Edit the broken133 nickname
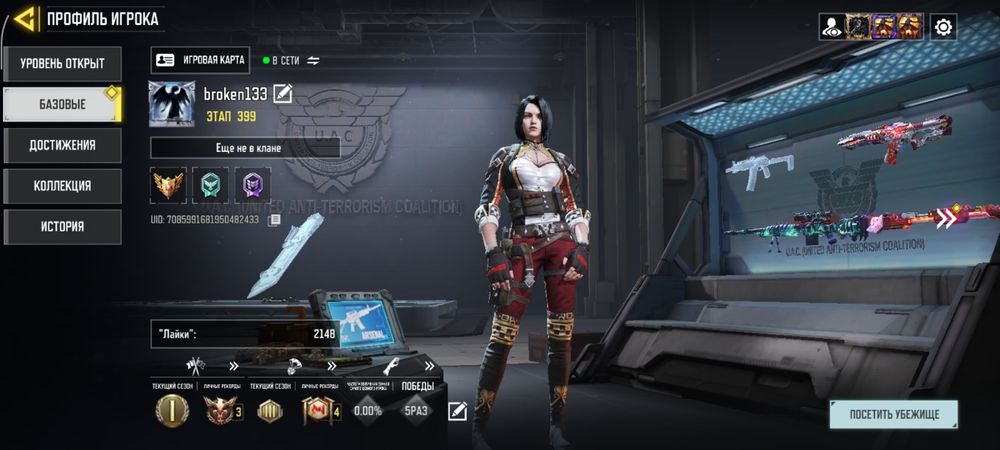1000x450 pixels. (283, 94)
